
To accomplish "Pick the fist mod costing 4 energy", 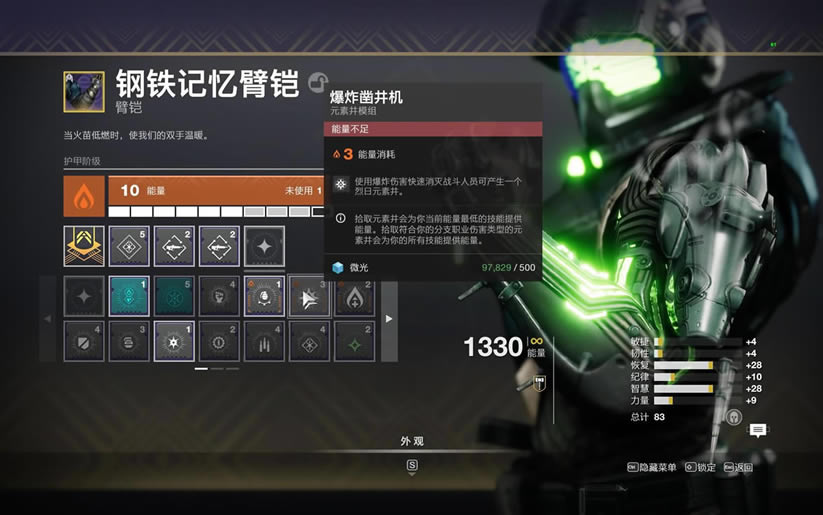I will point(218,297).
